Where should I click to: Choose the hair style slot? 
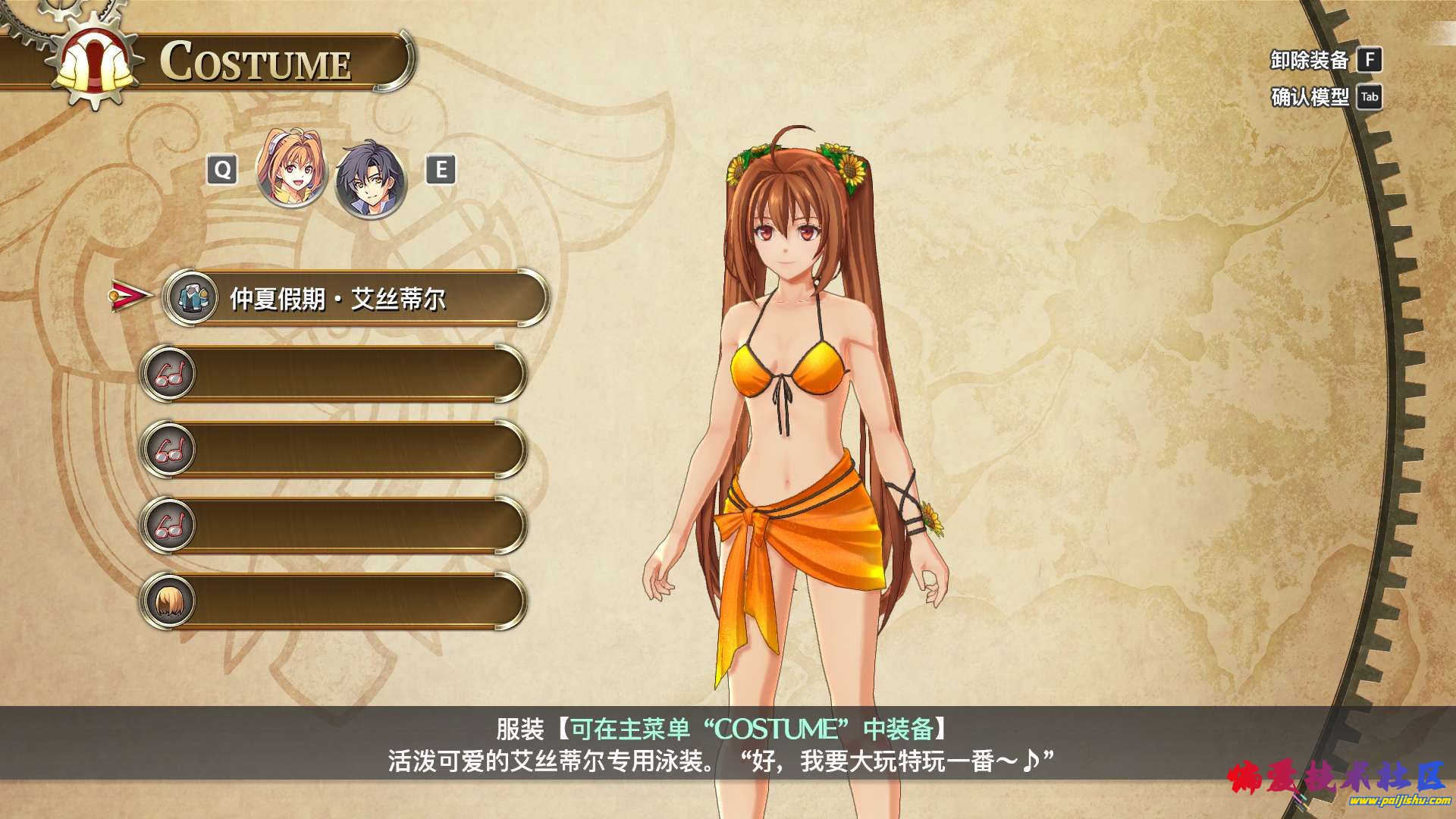click(x=334, y=601)
